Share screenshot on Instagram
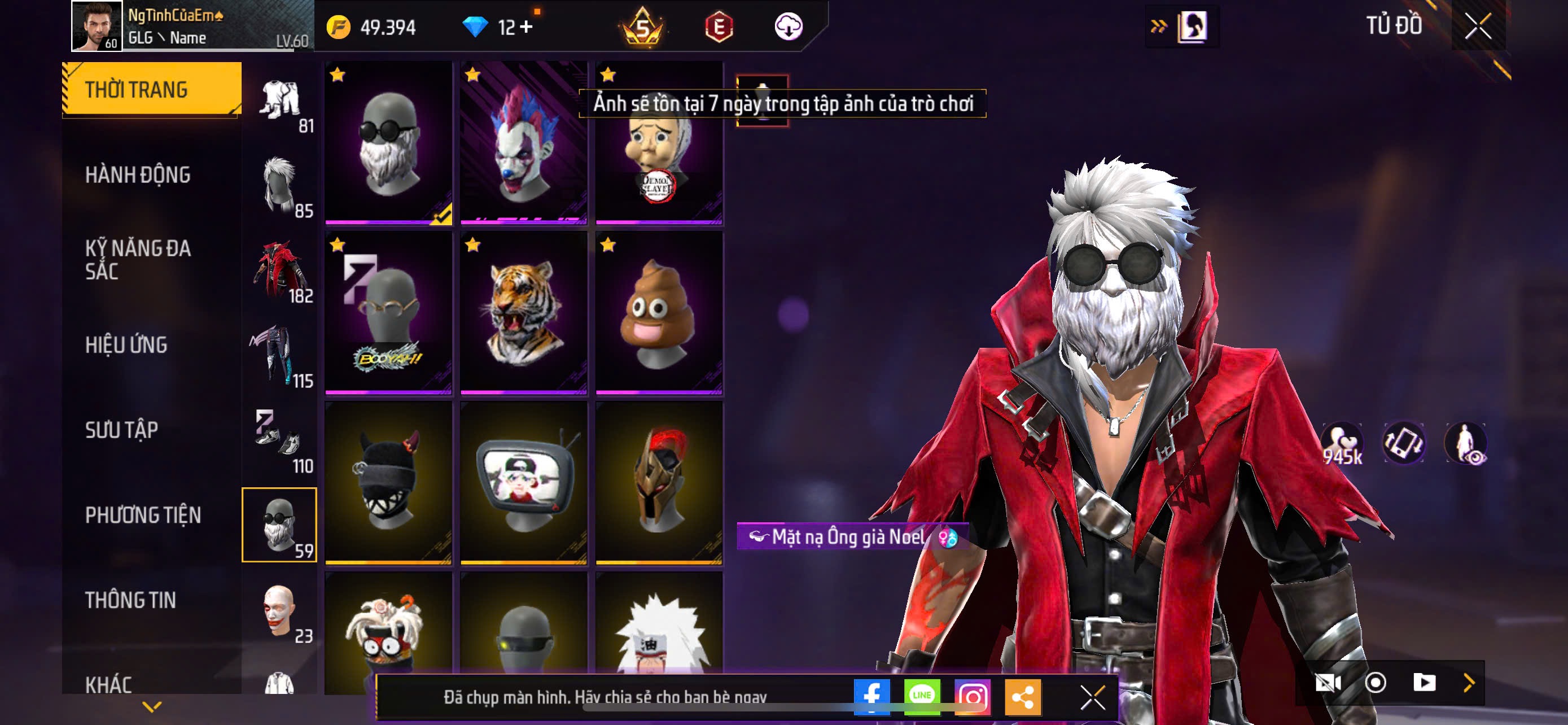 pos(972,697)
